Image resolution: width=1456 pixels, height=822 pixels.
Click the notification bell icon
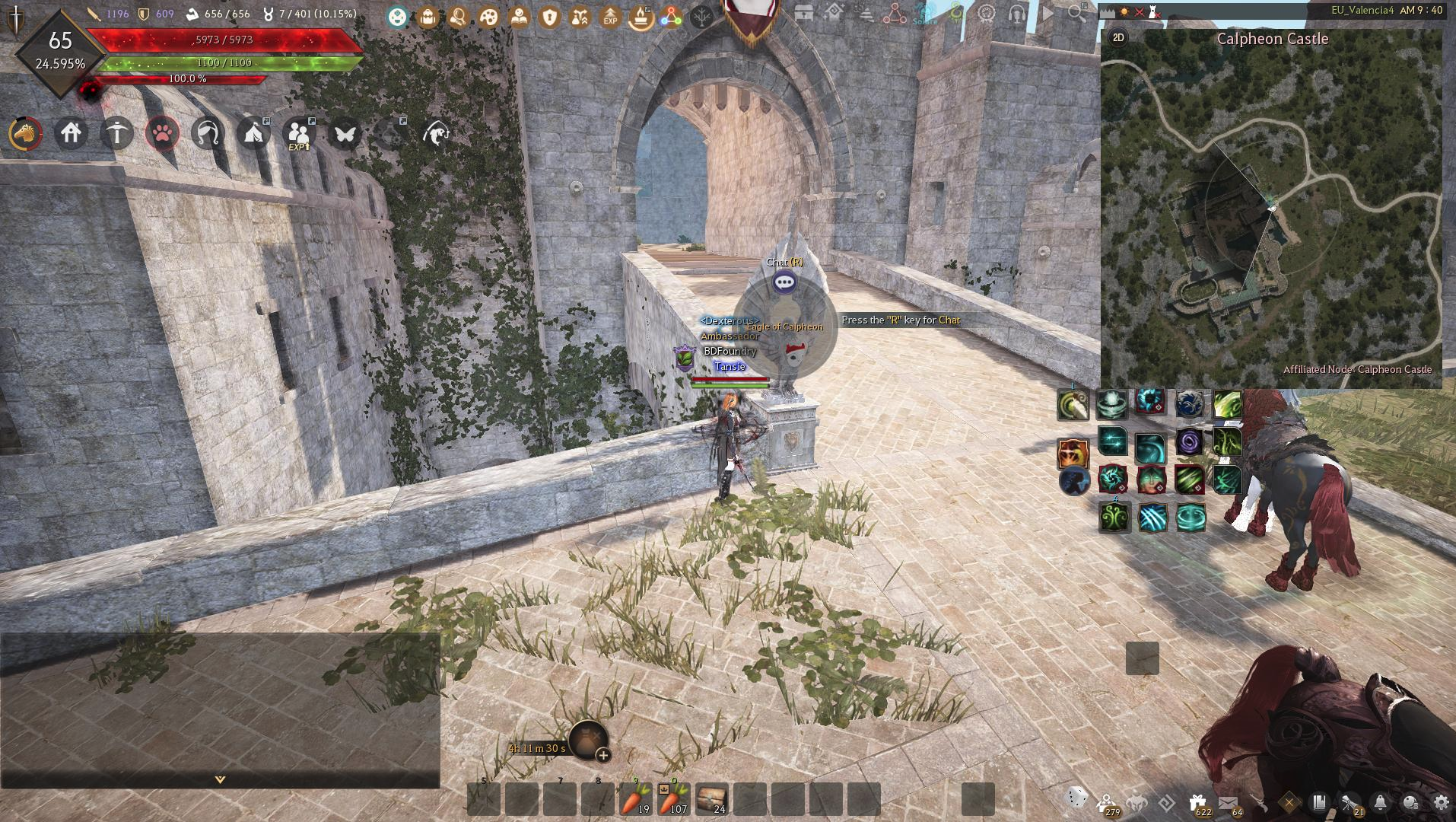click(1380, 801)
